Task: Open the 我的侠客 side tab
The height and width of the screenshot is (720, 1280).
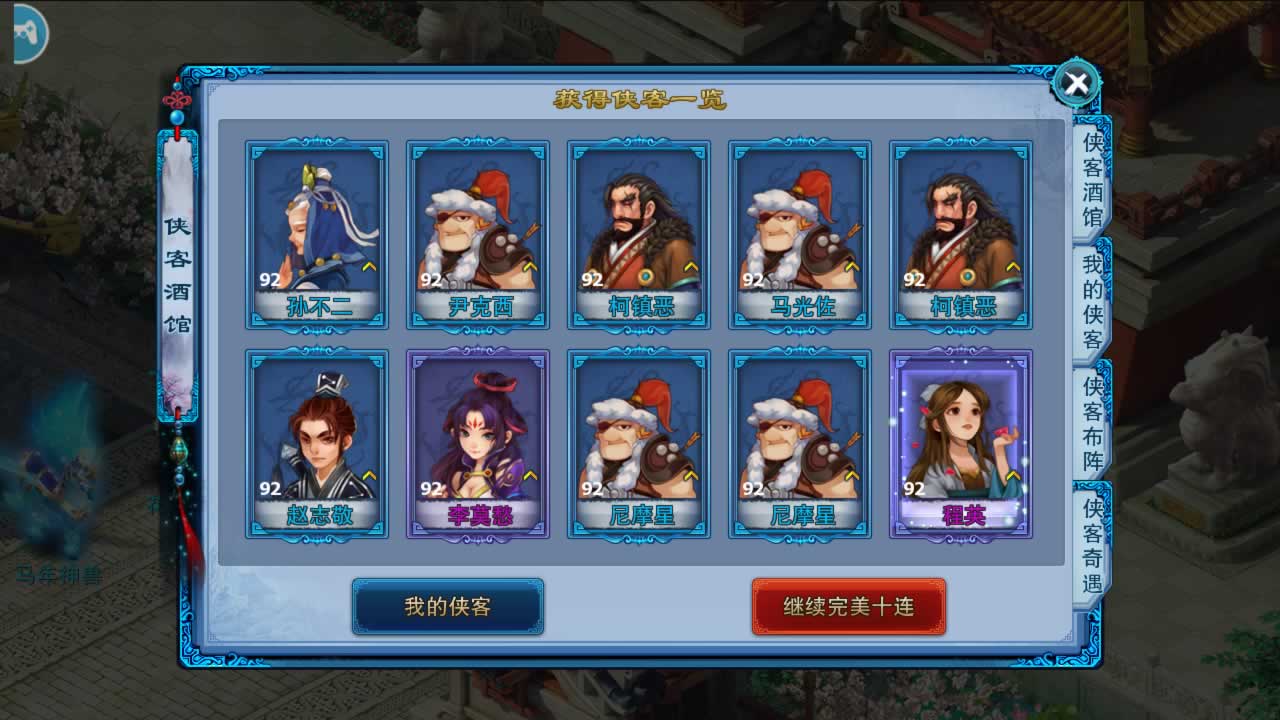Action: 1092,302
